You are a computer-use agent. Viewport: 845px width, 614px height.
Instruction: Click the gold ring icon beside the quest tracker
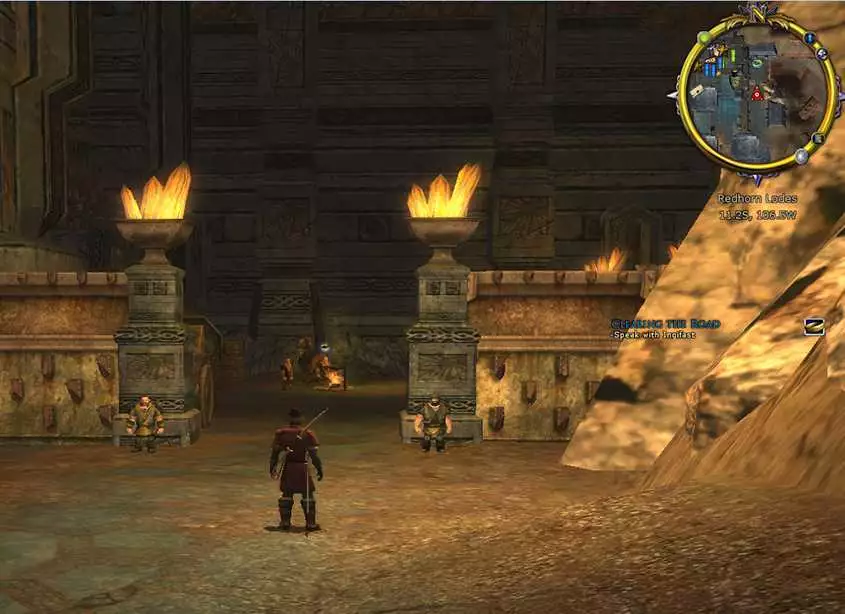814,326
